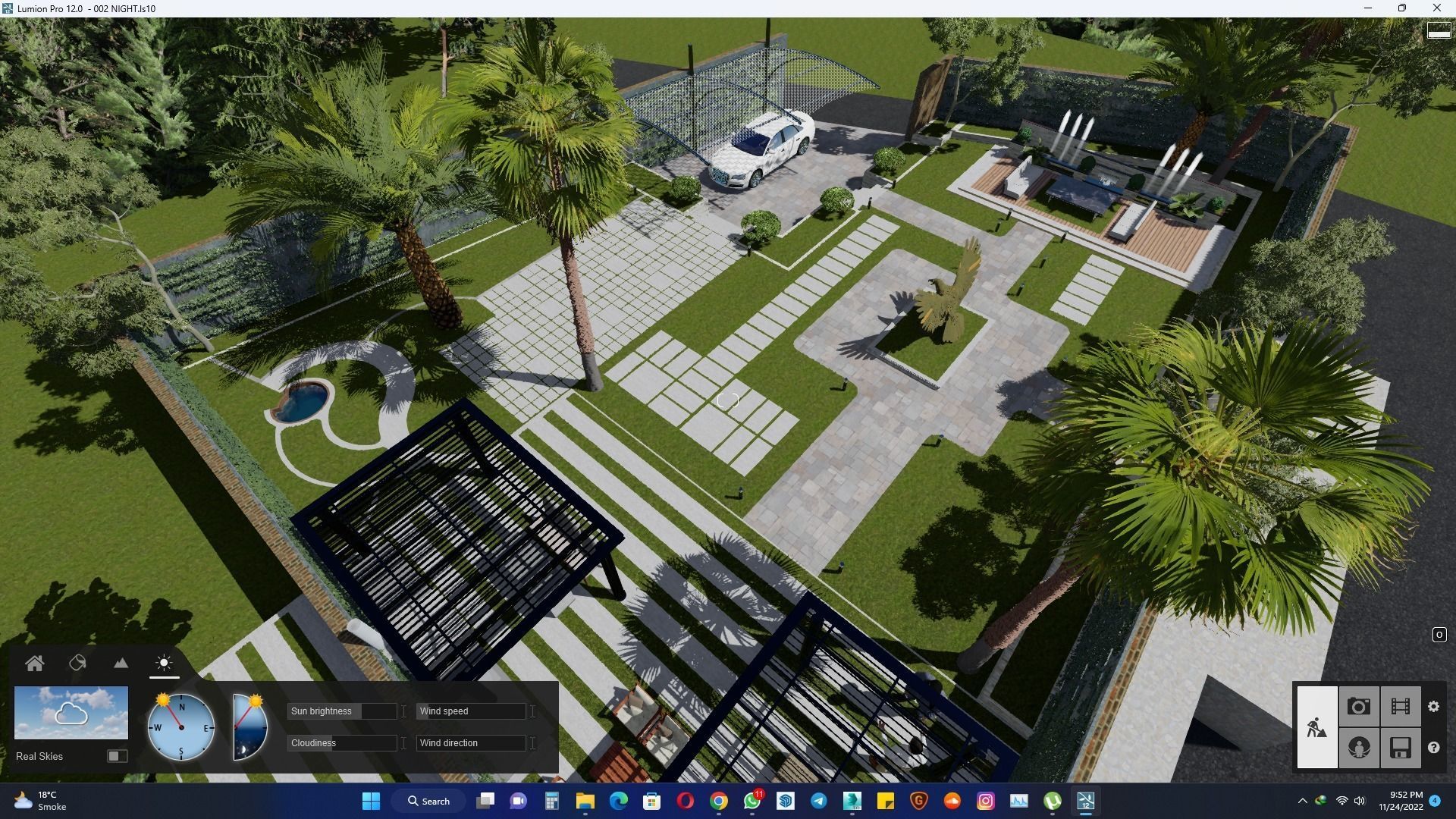Open Help with the question mark icon
This screenshot has height=819, width=1456.
[1433, 747]
